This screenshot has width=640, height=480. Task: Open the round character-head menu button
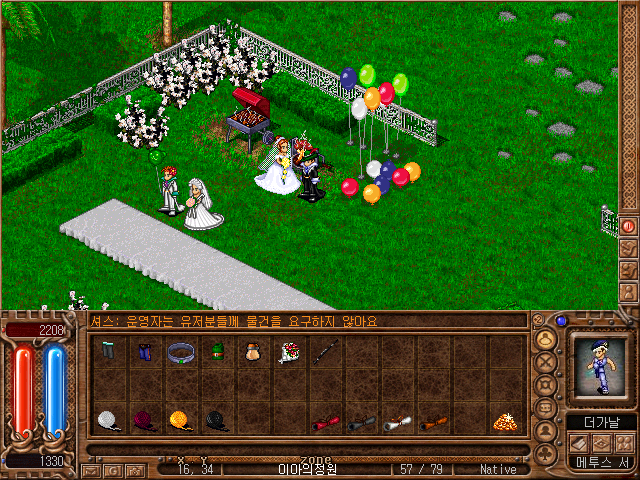[547, 338]
